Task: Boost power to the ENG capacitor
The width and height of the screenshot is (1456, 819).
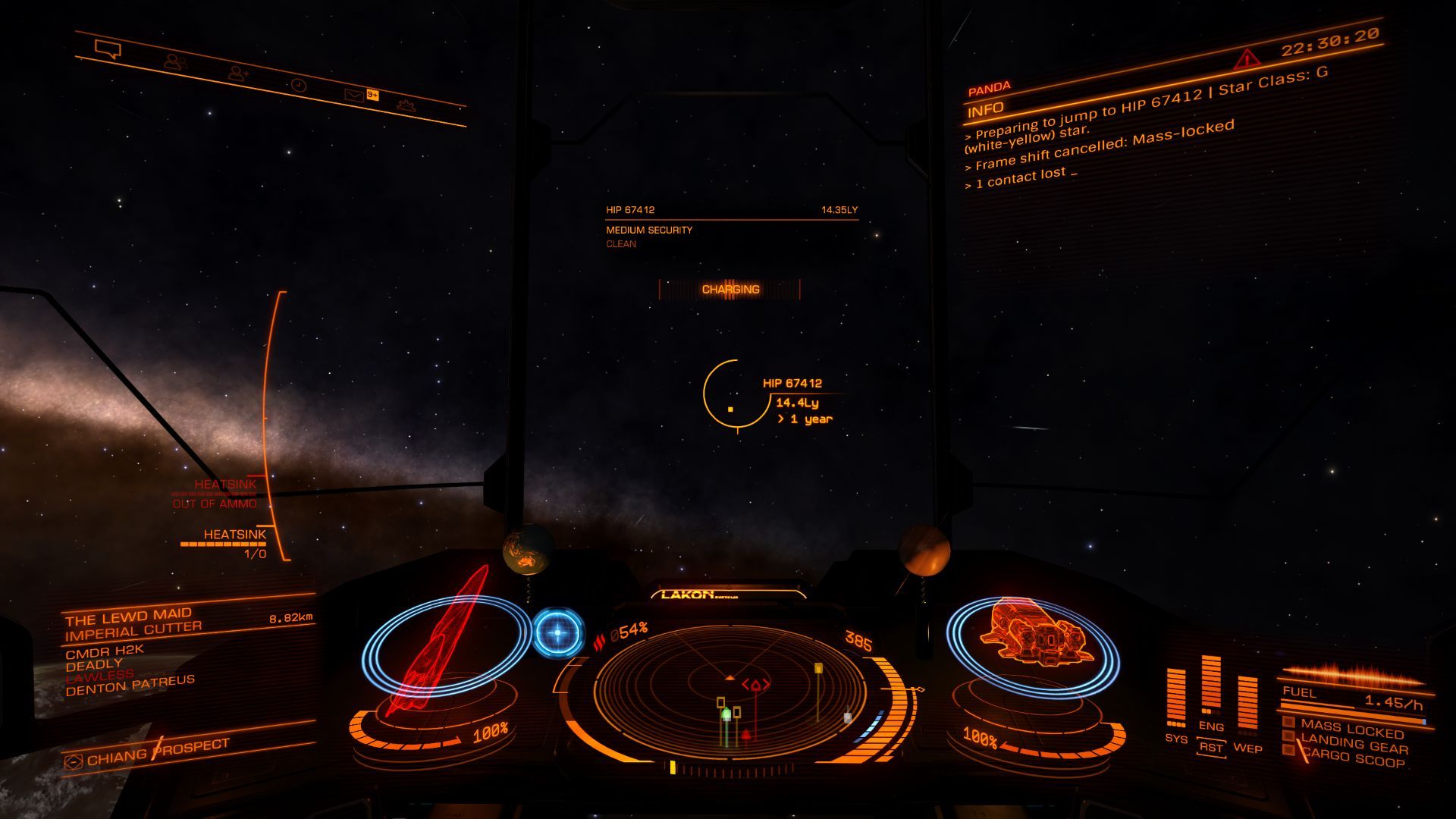Action: tap(1211, 686)
